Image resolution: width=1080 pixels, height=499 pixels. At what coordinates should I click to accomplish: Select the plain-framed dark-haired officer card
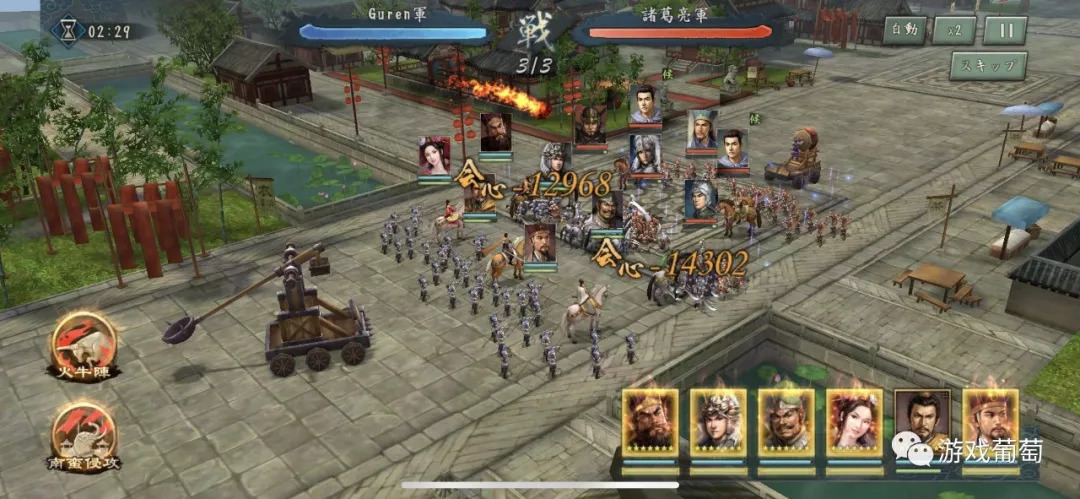coord(922,423)
